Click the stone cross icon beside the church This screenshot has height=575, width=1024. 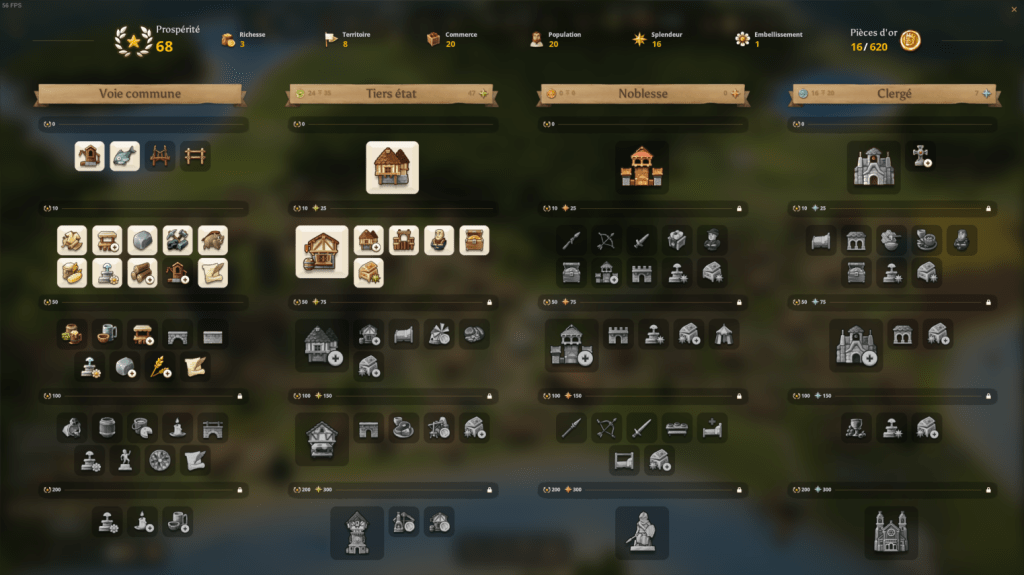click(x=921, y=156)
